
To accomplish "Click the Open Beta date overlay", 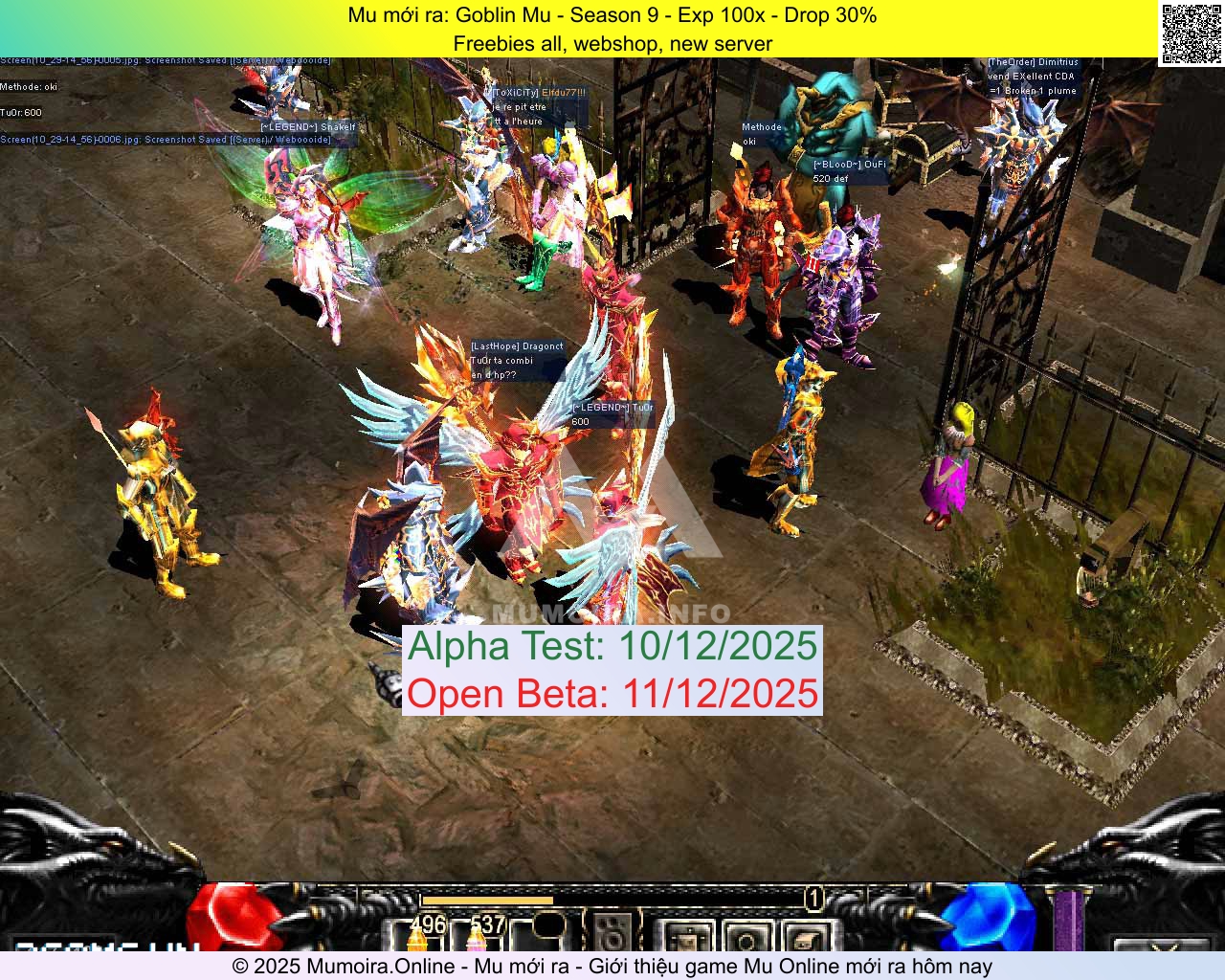I will click(612, 694).
